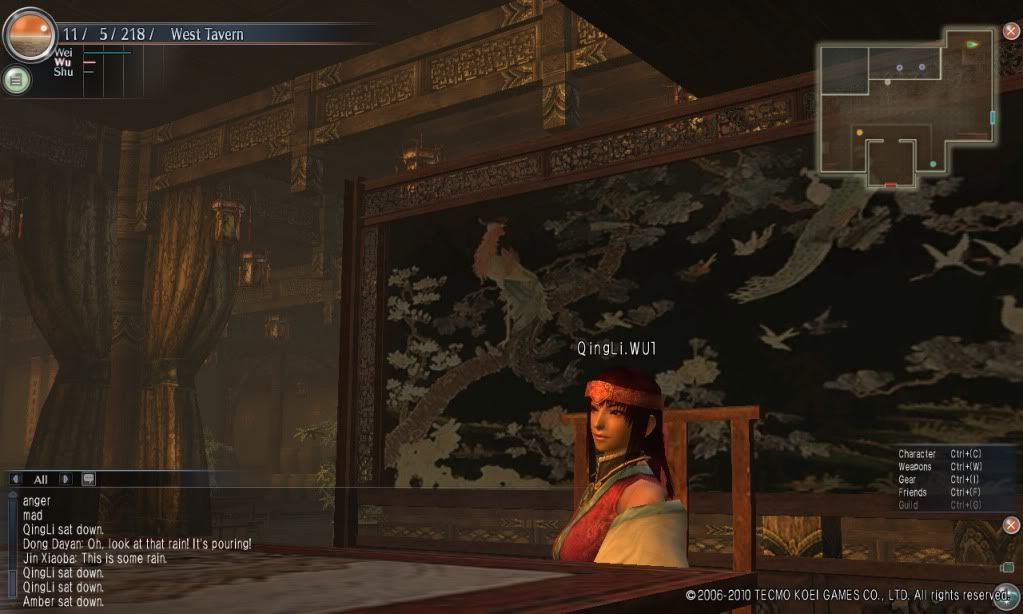Select Gear in the shortcut menu
This screenshot has width=1023, height=614.
click(908, 480)
